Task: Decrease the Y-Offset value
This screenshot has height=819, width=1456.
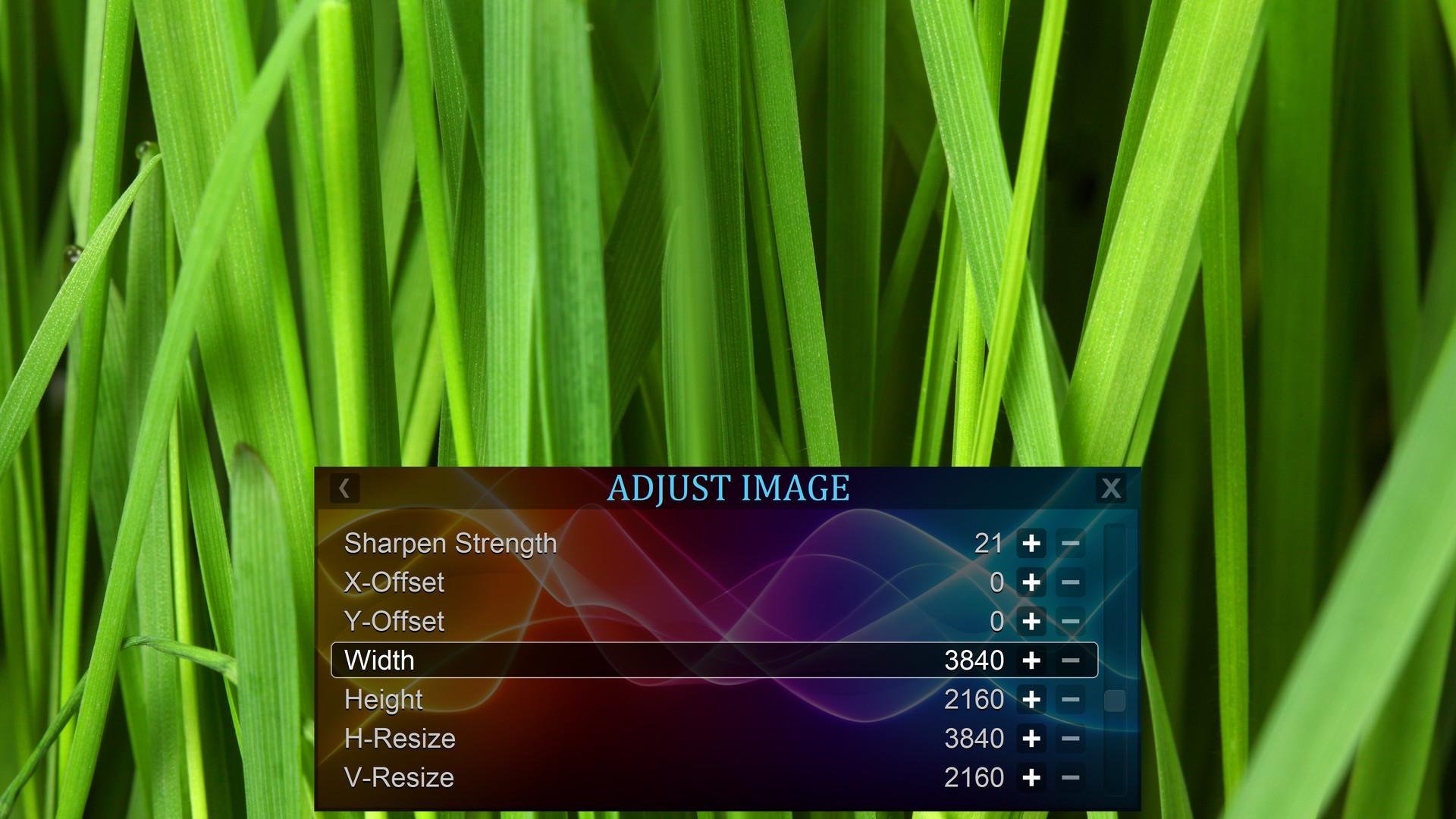Action: coord(1071,622)
